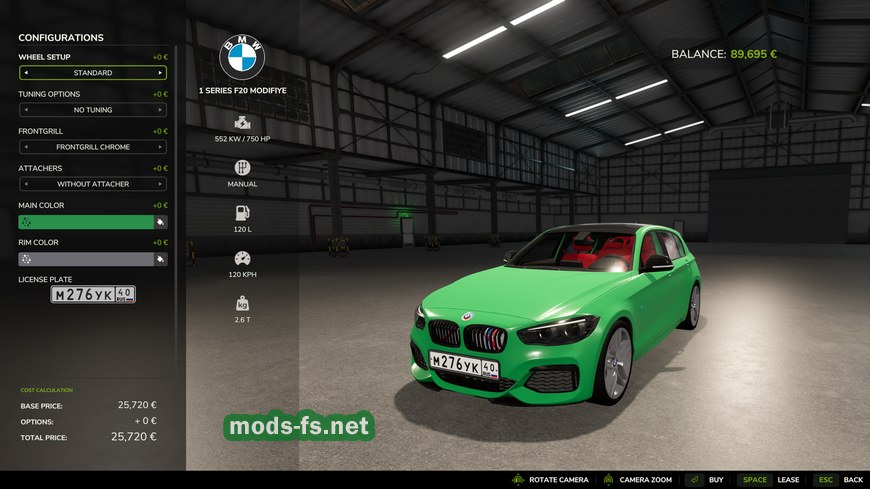Click the main color paint picker icon
This screenshot has height=489, width=870.
click(x=160, y=222)
